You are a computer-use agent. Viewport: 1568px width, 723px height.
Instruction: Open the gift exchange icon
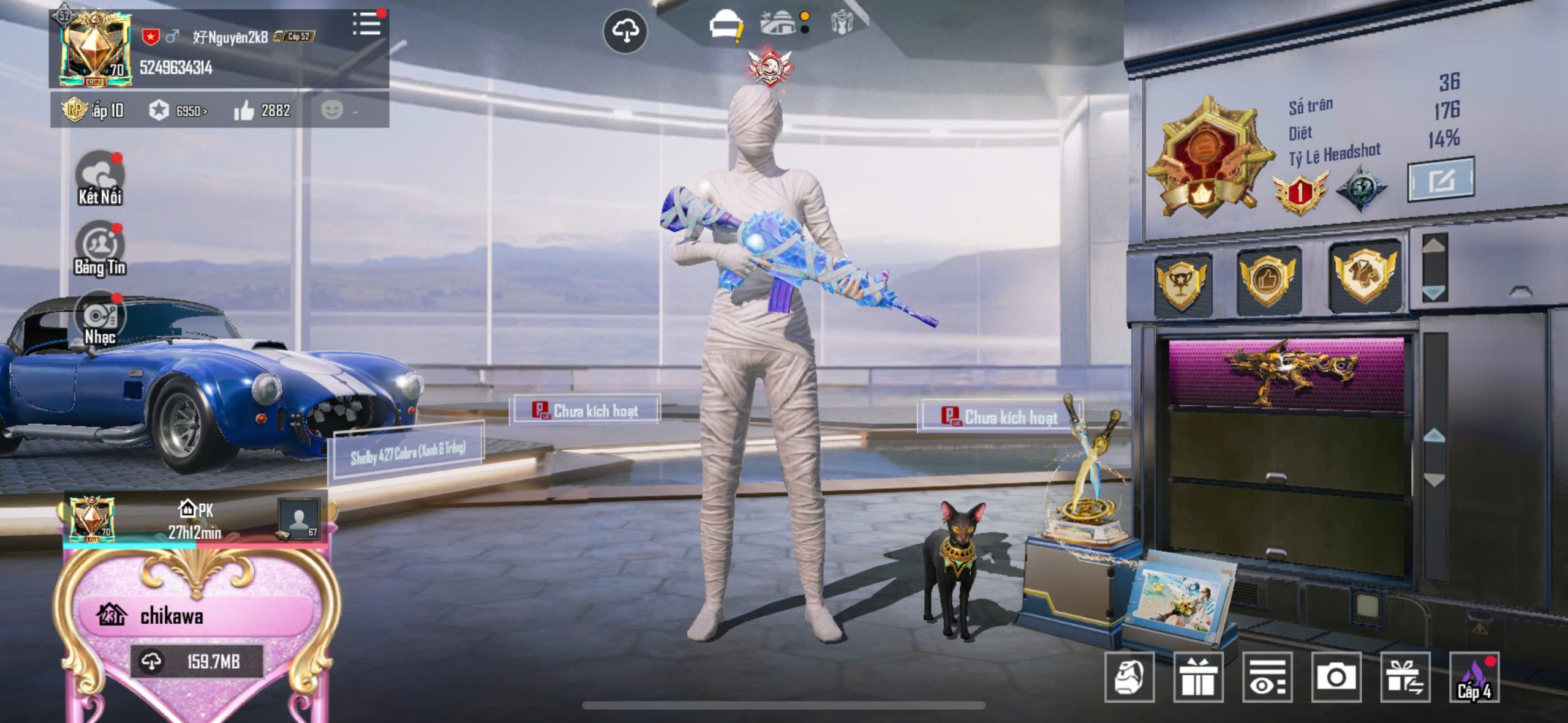pos(1405,677)
